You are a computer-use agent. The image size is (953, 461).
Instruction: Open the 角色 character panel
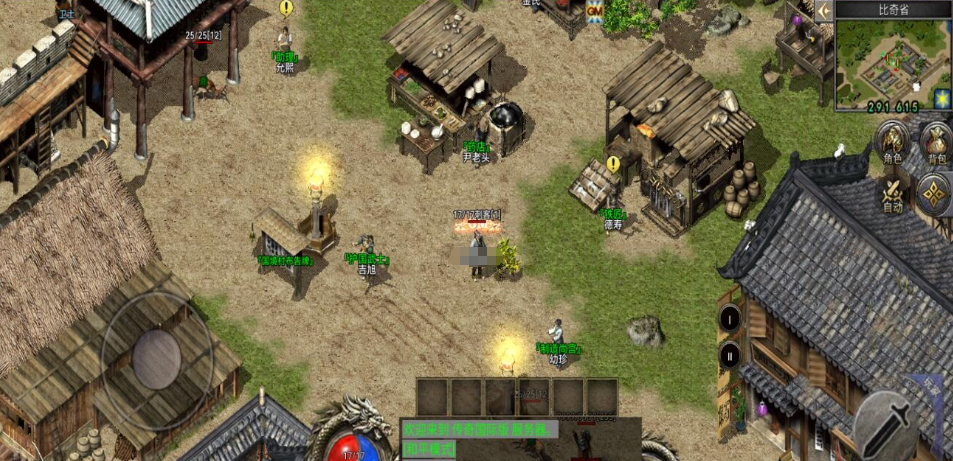point(891,143)
